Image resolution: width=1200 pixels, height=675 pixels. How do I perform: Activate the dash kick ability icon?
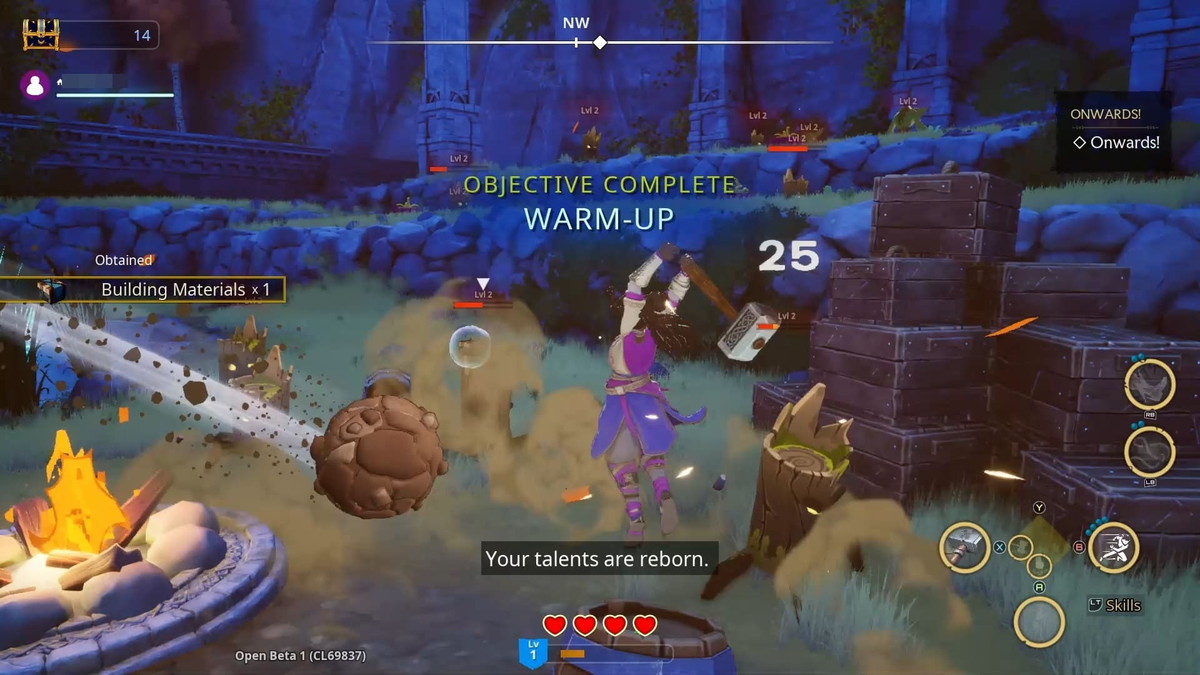[x=1113, y=548]
